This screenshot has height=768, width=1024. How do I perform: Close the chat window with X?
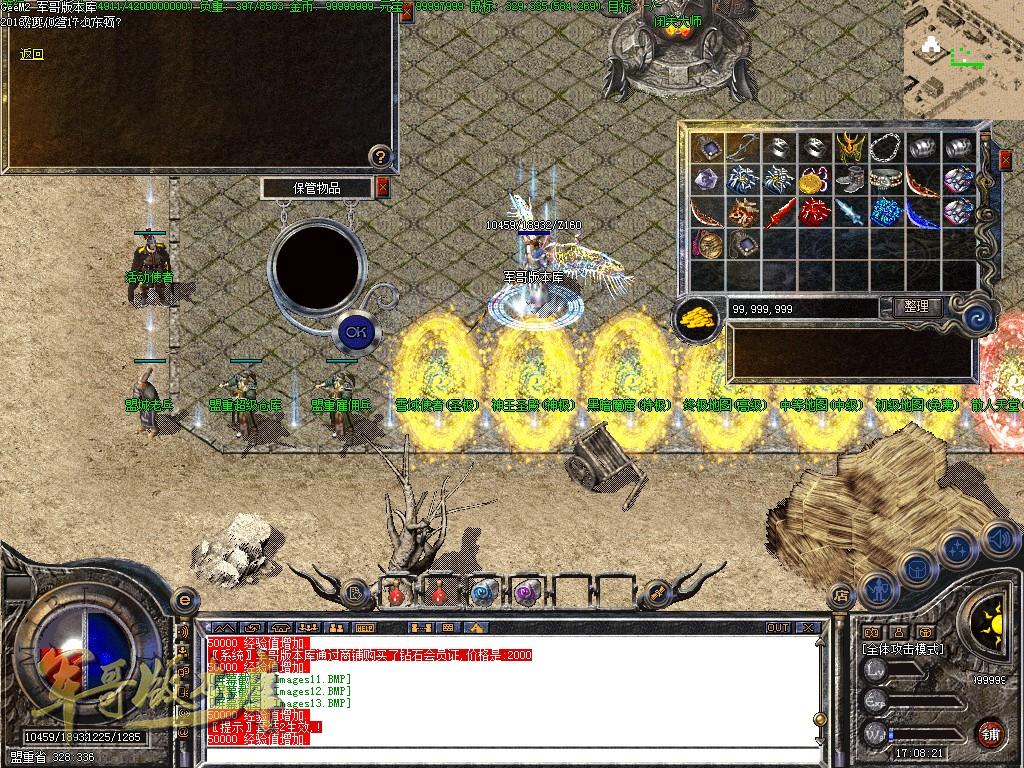(808, 628)
